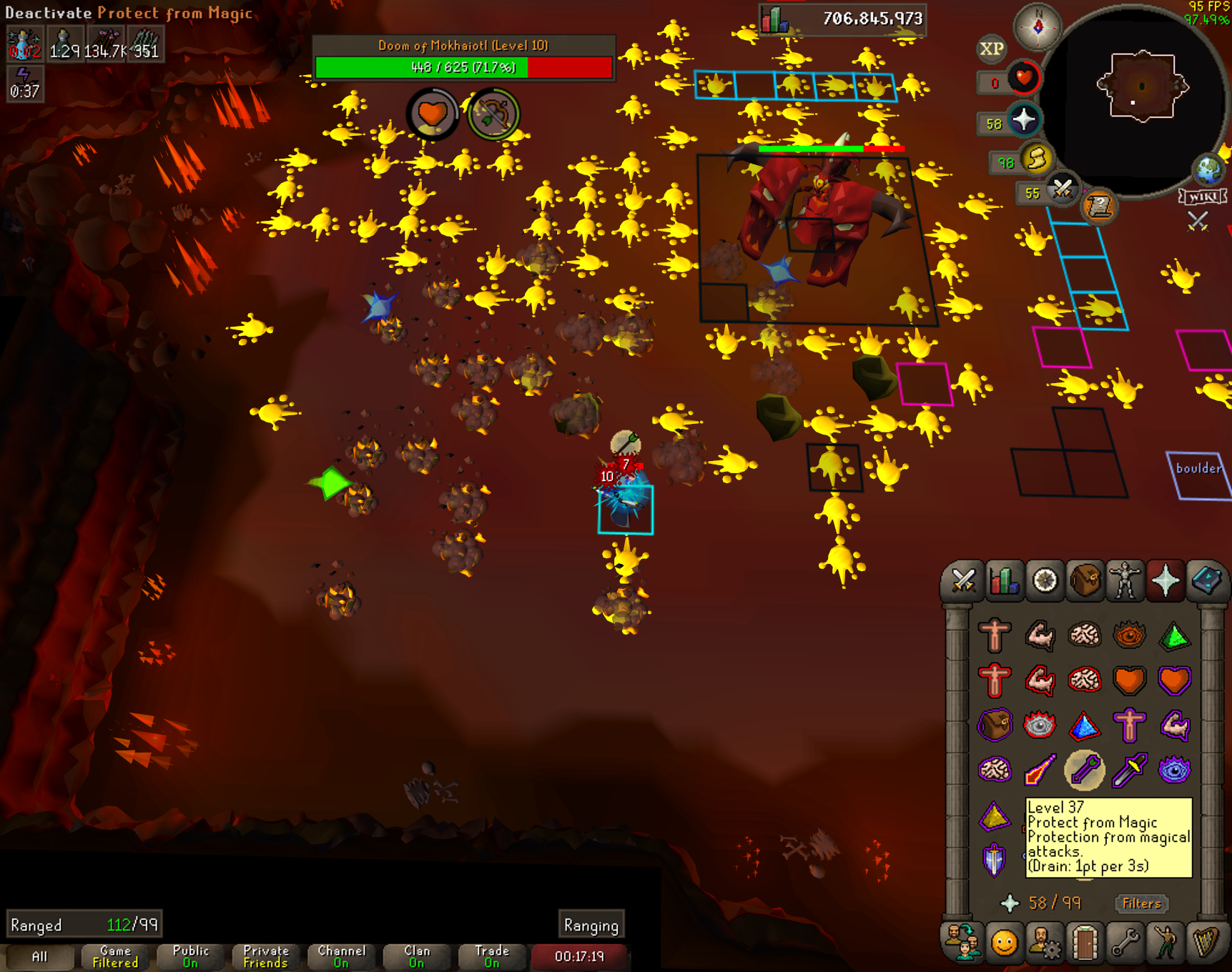Open the Spellbook tab
The image size is (1232, 972).
[1206, 580]
